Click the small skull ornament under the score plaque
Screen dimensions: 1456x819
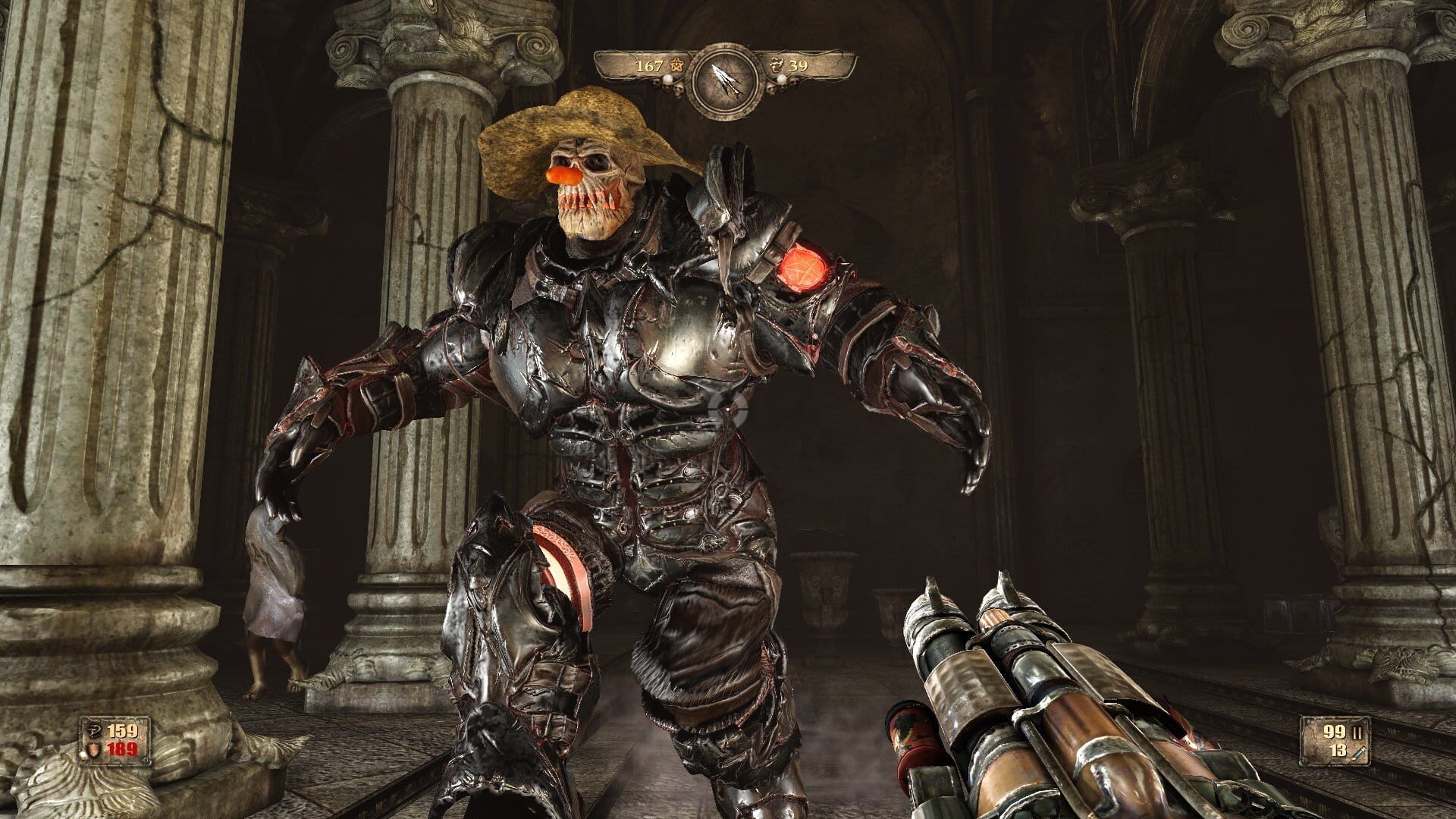[677, 91]
